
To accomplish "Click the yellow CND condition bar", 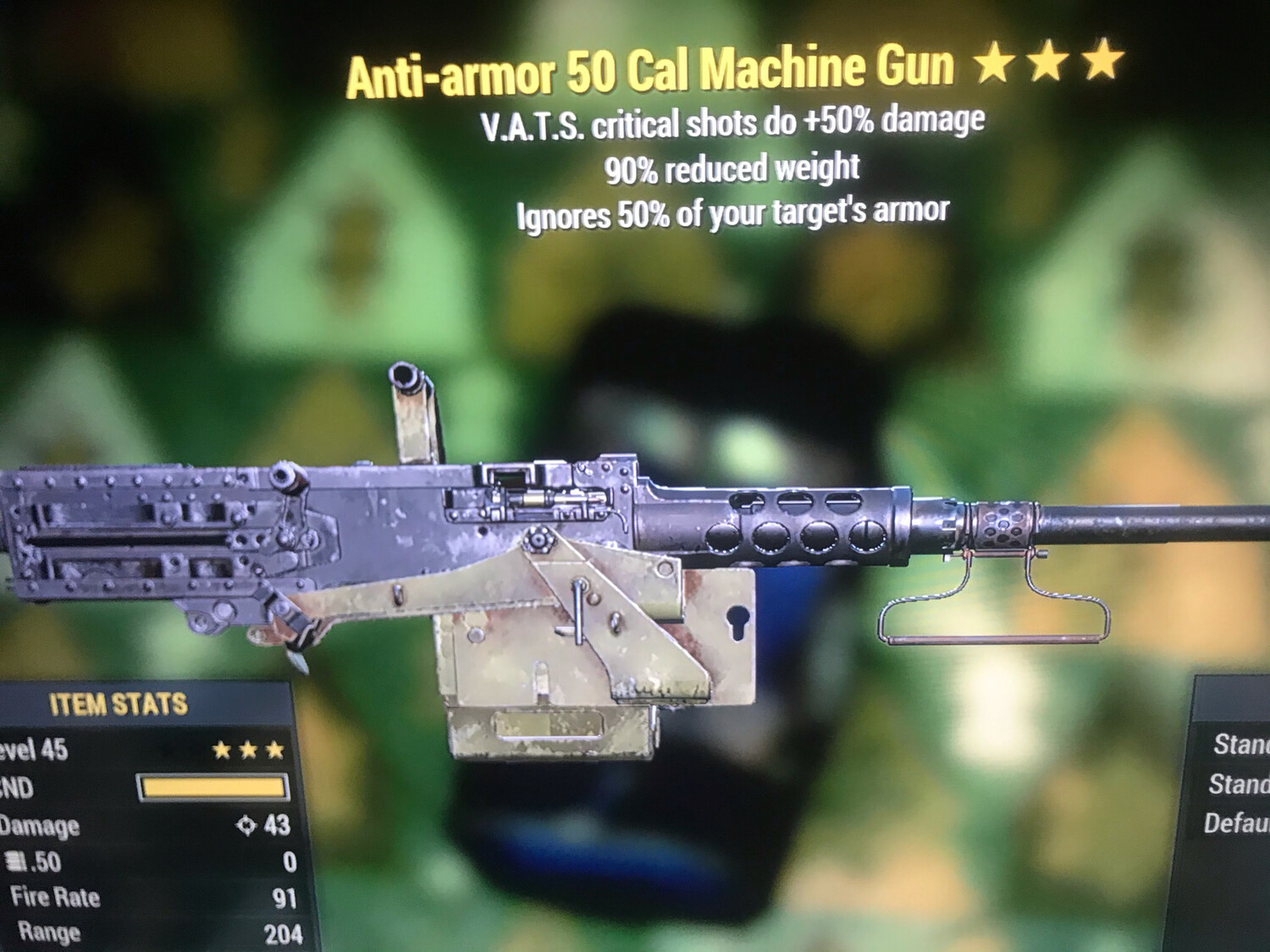I will tap(212, 789).
